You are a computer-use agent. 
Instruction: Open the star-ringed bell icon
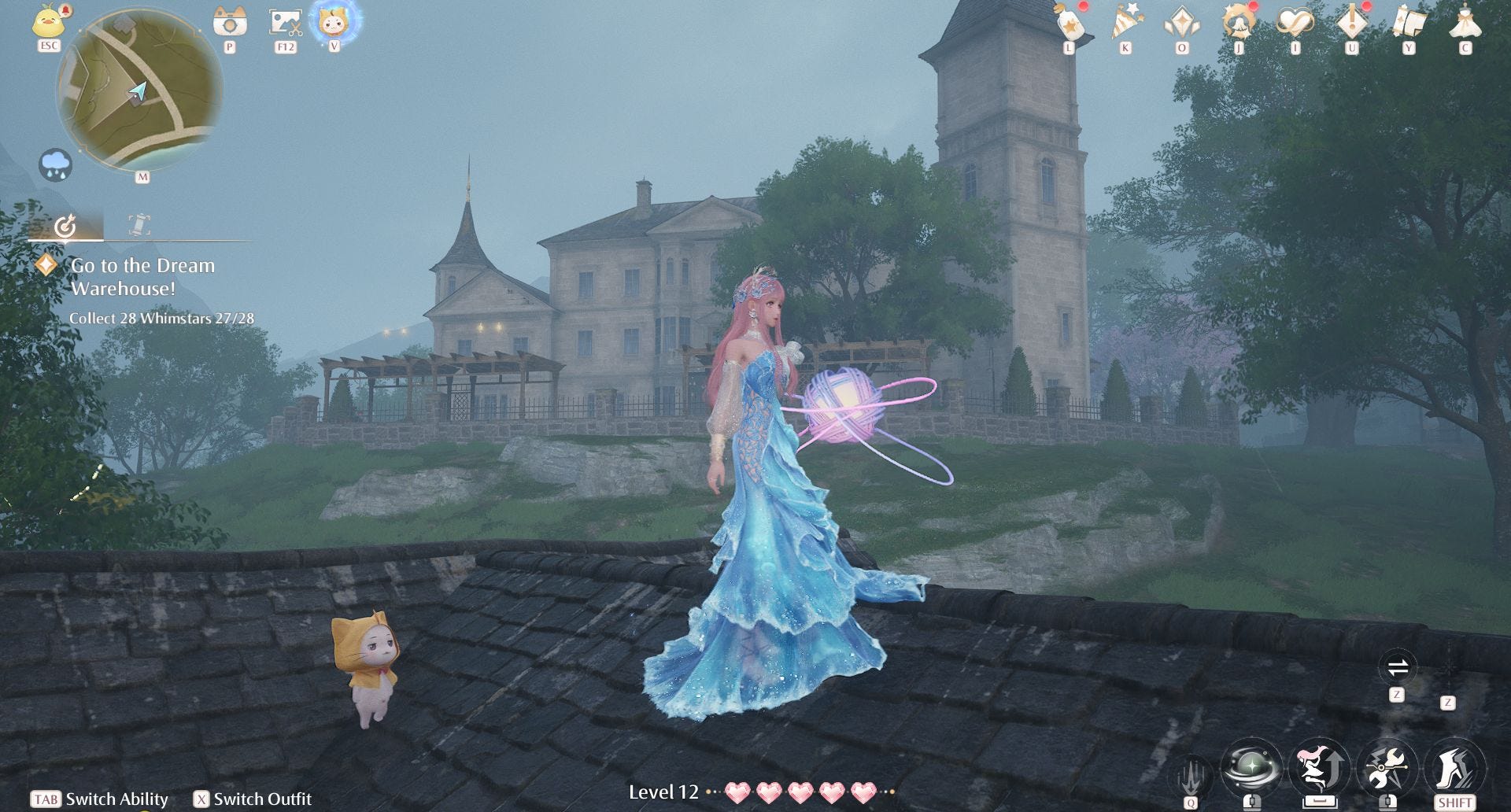coord(1238,23)
